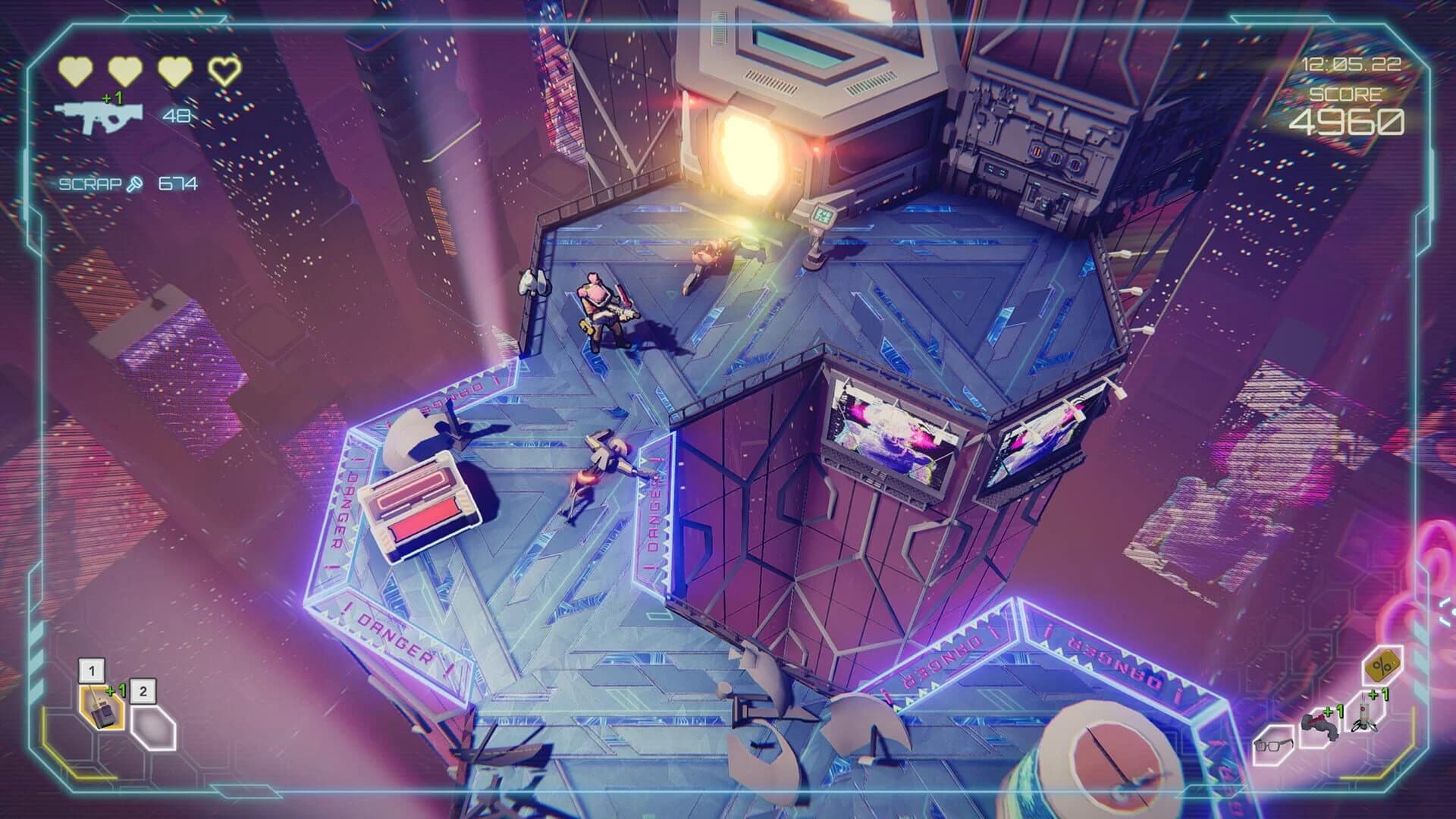Image resolution: width=1456 pixels, height=819 pixels.
Task: Toggle the empty fourth heart outline
Action: [x=223, y=72]
